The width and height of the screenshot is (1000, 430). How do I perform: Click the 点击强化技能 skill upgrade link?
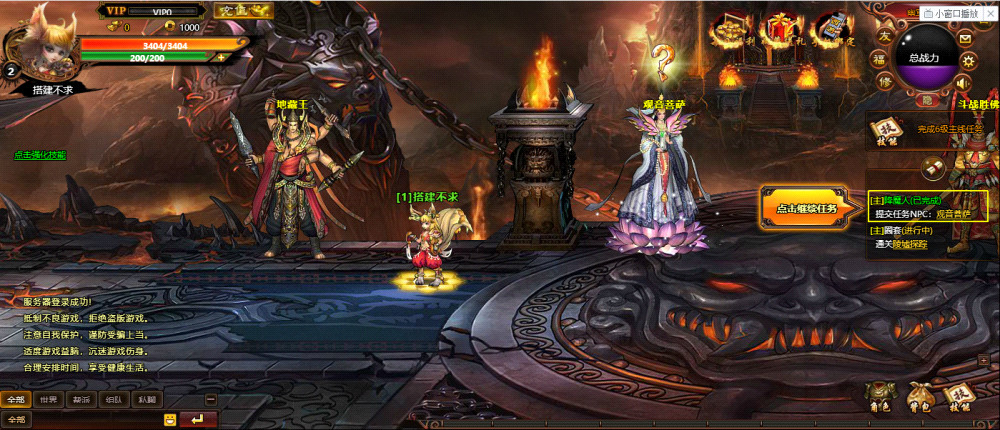coord(40,155)
